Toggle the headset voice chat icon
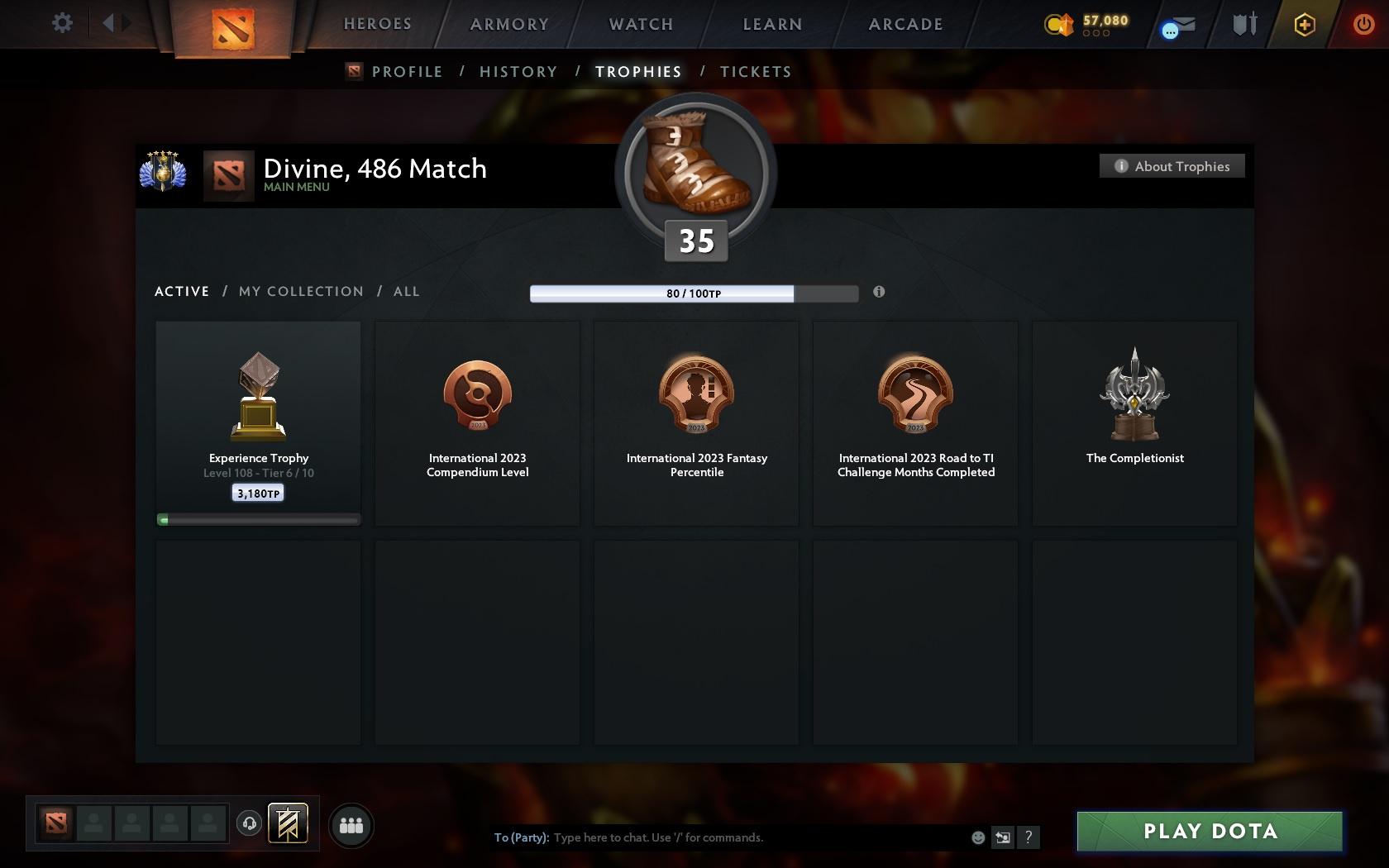Screen dimensions: 1389x868 249,824
